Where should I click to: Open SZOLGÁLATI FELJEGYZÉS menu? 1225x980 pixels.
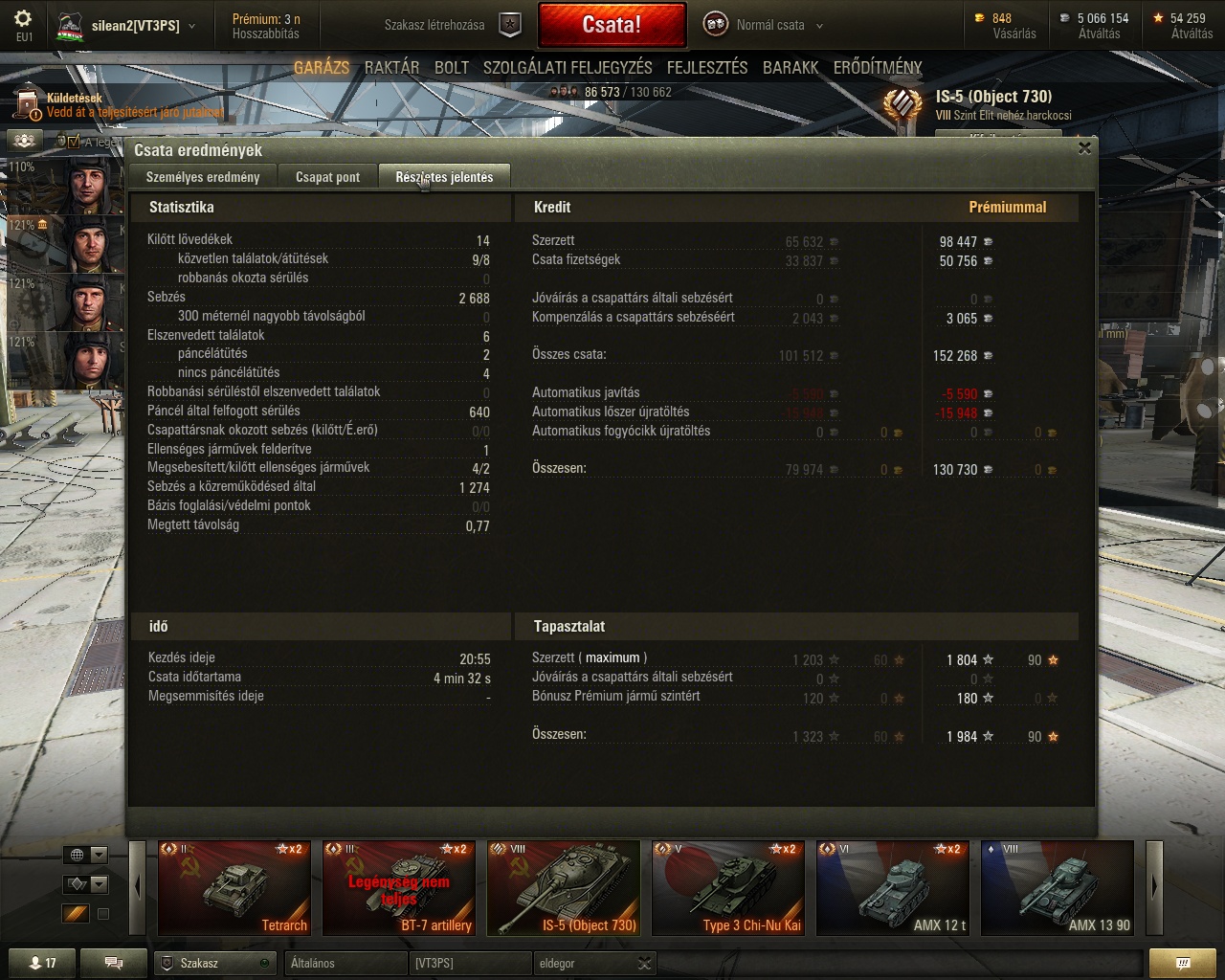pos(568,68)
